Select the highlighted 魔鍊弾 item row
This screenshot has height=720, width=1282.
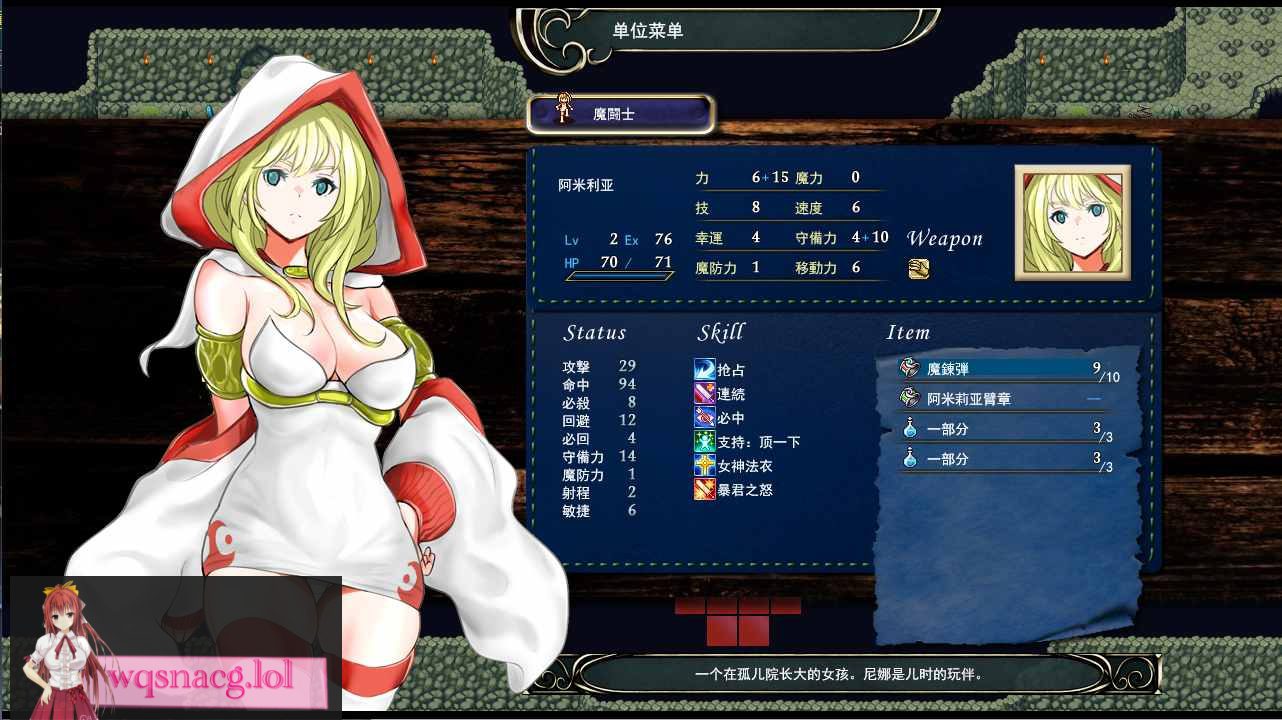click(x=1000, y=367)
